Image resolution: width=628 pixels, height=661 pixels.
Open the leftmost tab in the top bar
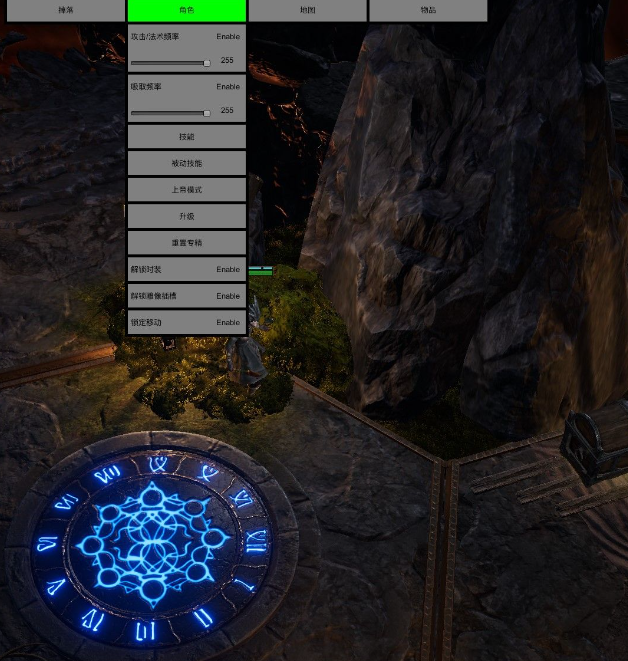coord(65,11)
